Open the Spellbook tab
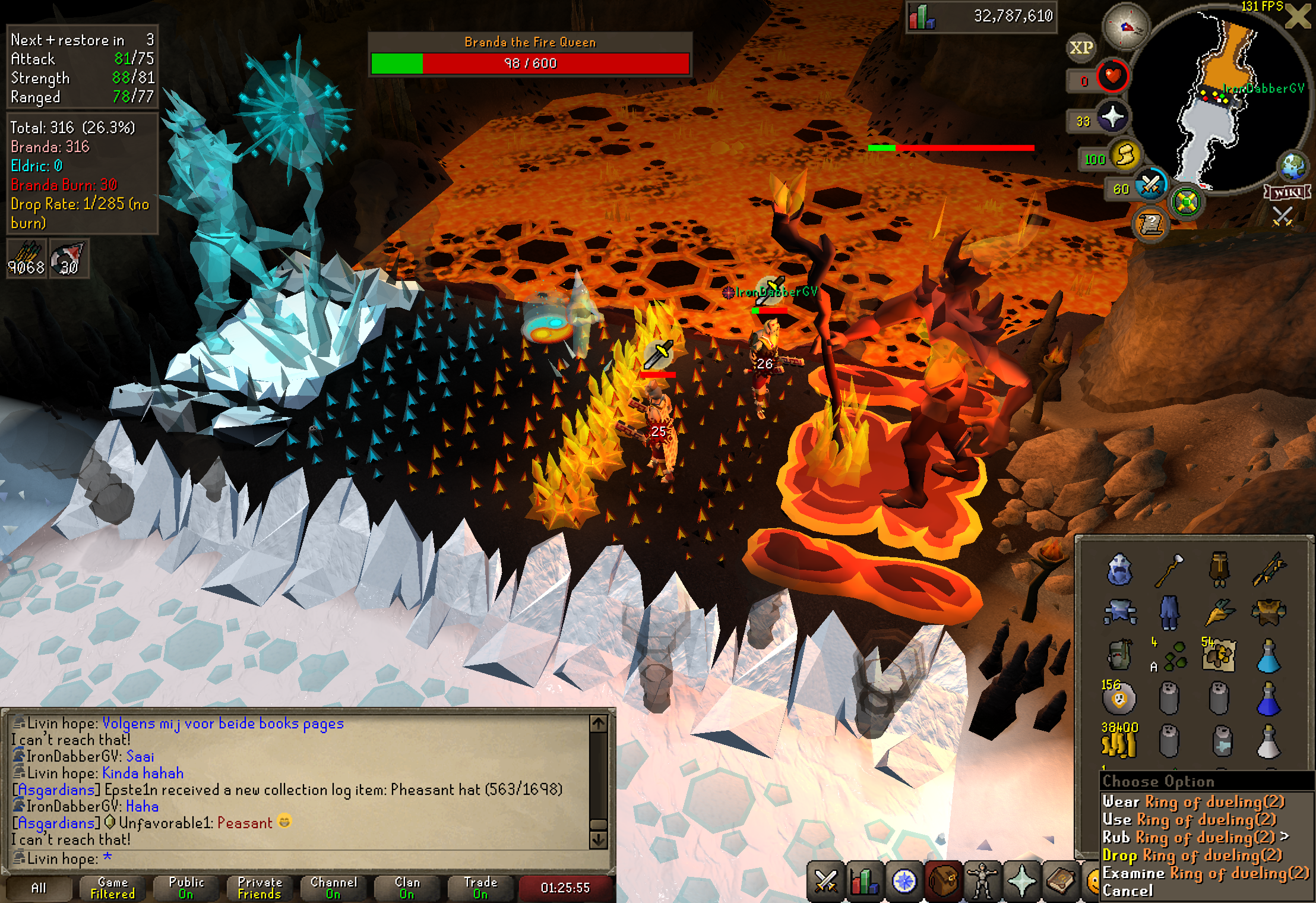This screenshot has height=903, width=1316. (x=1061, y=882)
